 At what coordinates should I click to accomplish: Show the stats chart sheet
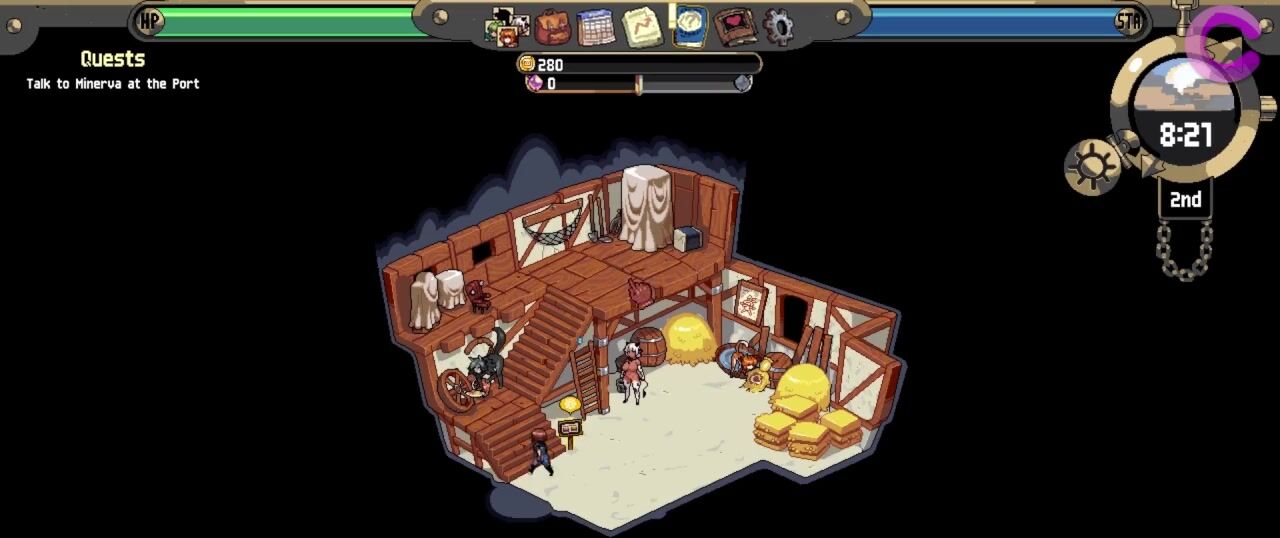coord(642,27)
